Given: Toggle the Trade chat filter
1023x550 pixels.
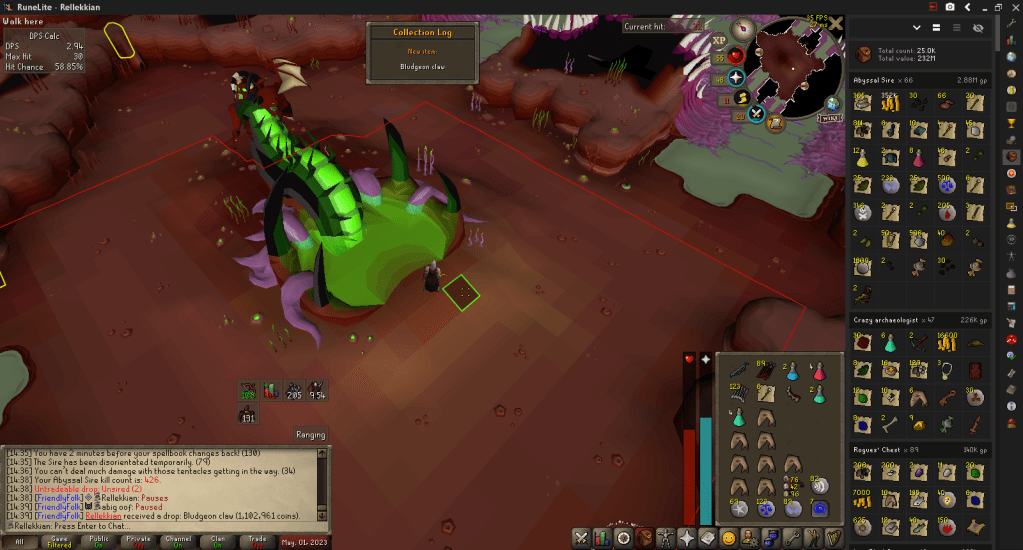Looking at the screenshot, I should click(256, 541).
